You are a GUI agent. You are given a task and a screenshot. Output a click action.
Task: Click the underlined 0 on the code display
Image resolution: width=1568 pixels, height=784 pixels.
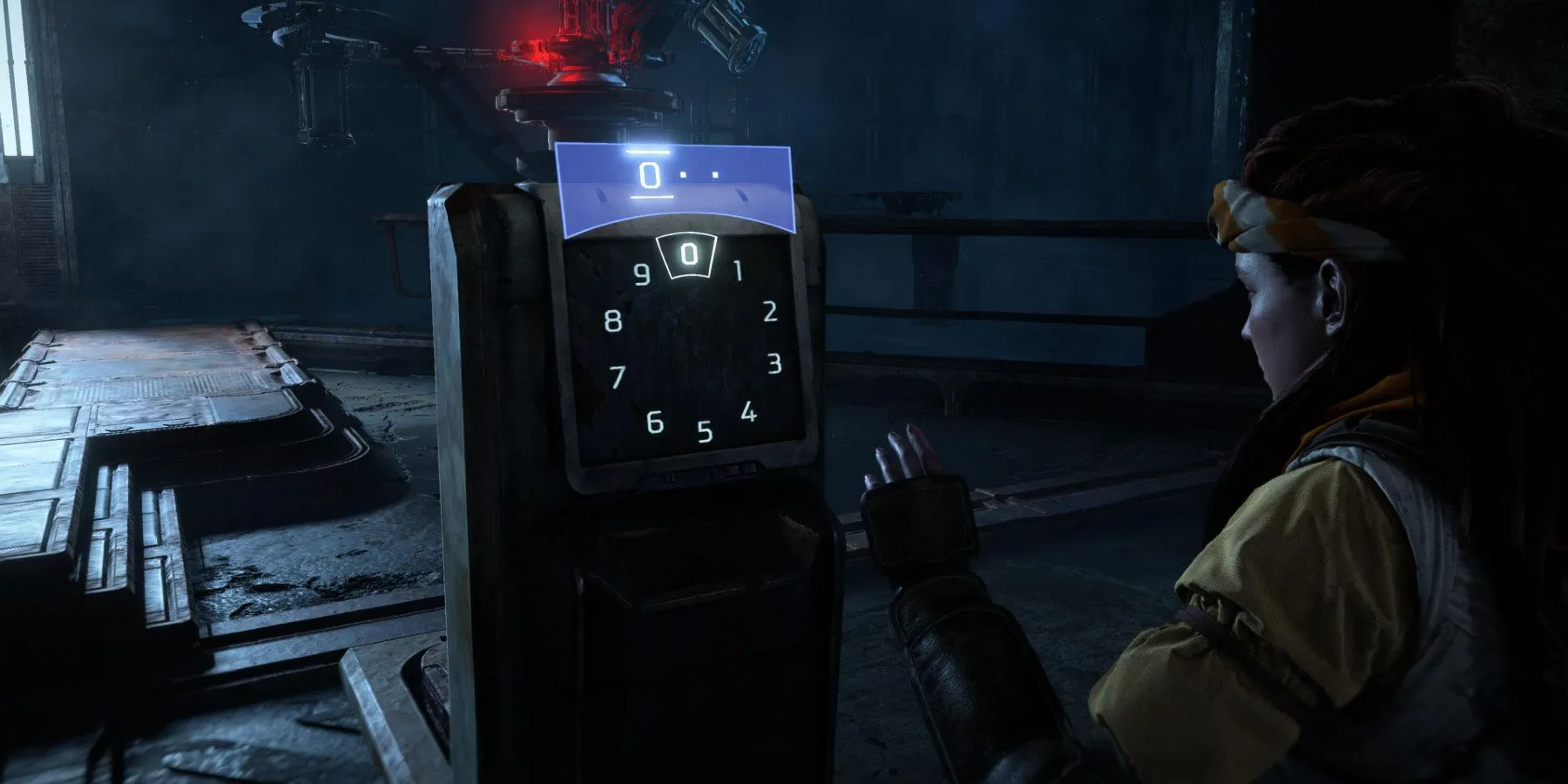[x=649, y=174]
